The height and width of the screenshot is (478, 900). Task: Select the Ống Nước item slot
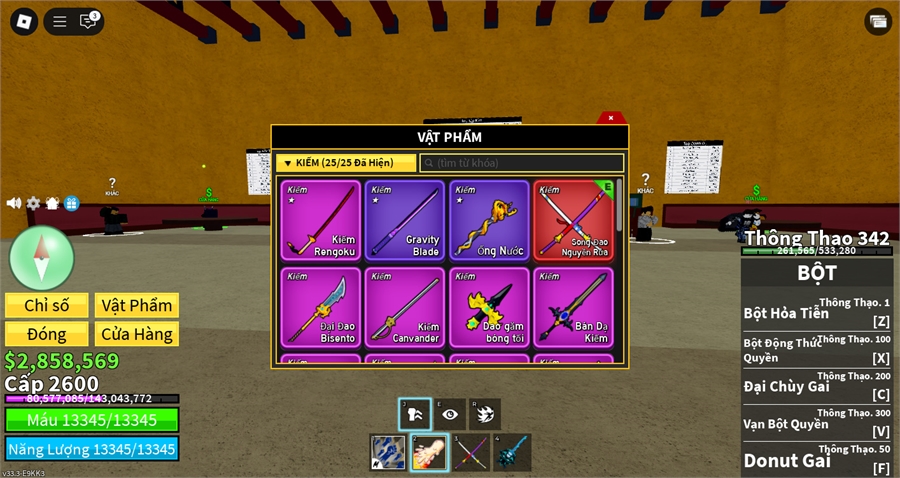(489, 220)
